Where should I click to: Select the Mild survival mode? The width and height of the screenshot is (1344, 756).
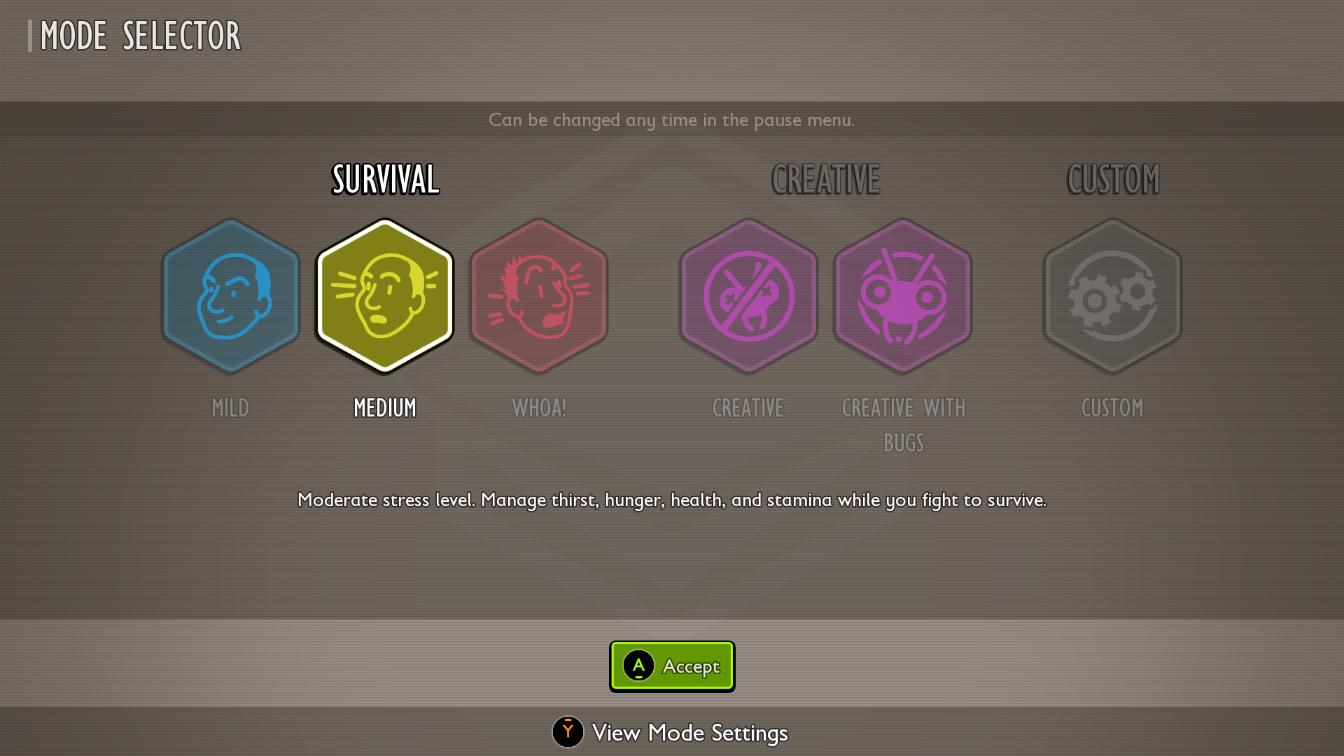pyautogui.click(x=231, y=296)
